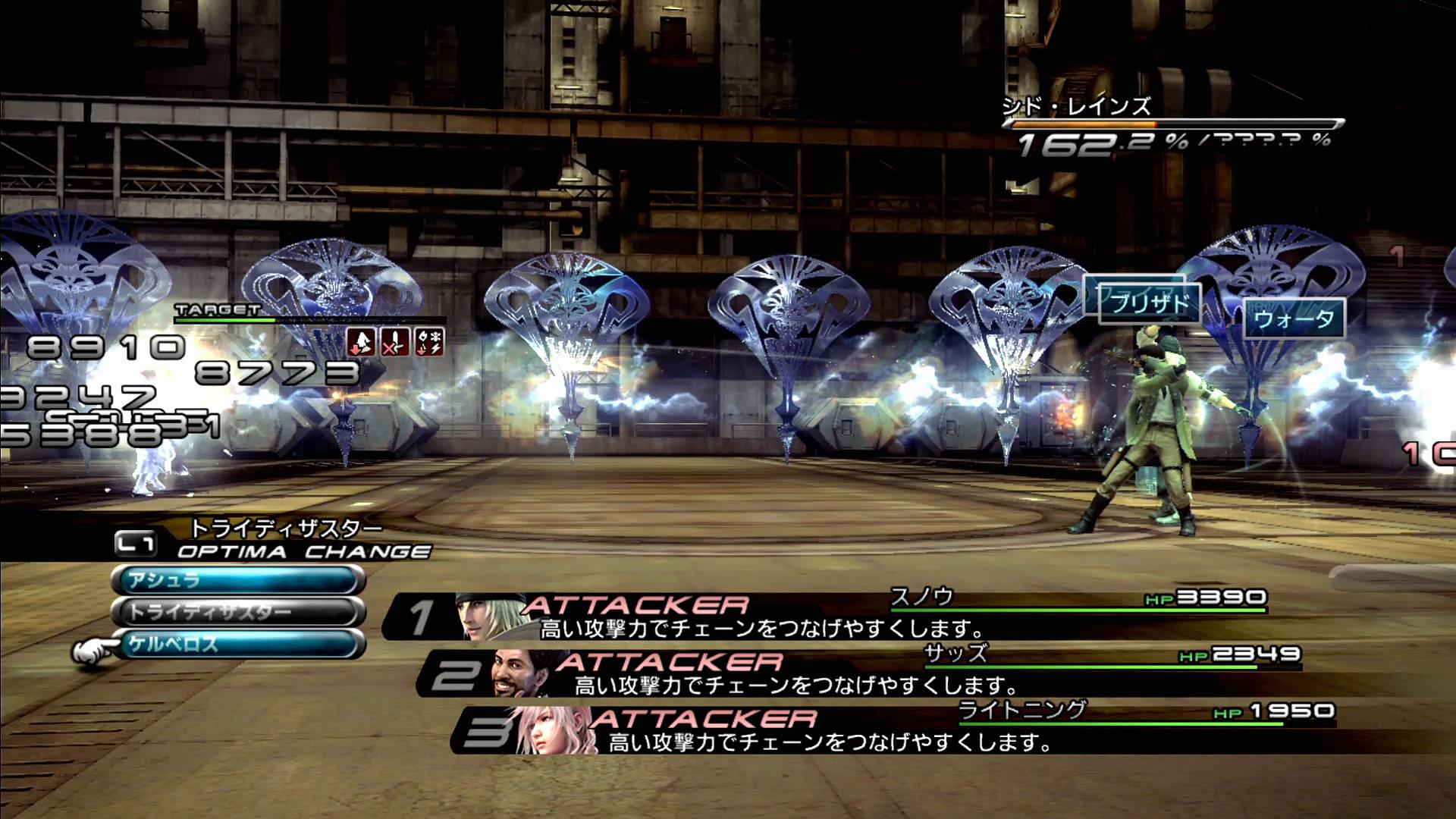
Task: Select the アシュラ paradigm entry
Action: click(238, 581)
